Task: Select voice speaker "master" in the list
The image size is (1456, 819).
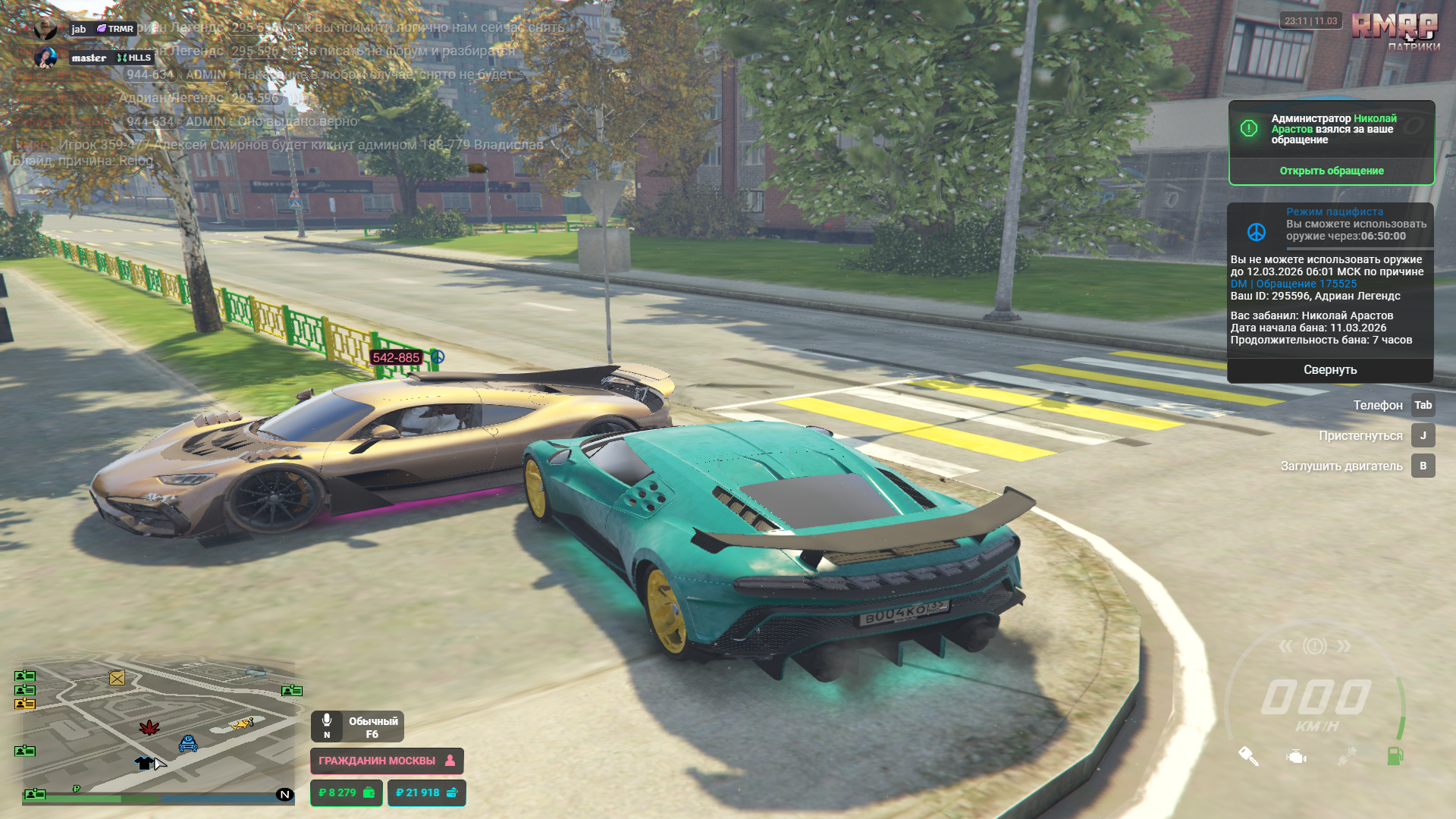Action: pyautogui.click(x=89, y=58)
